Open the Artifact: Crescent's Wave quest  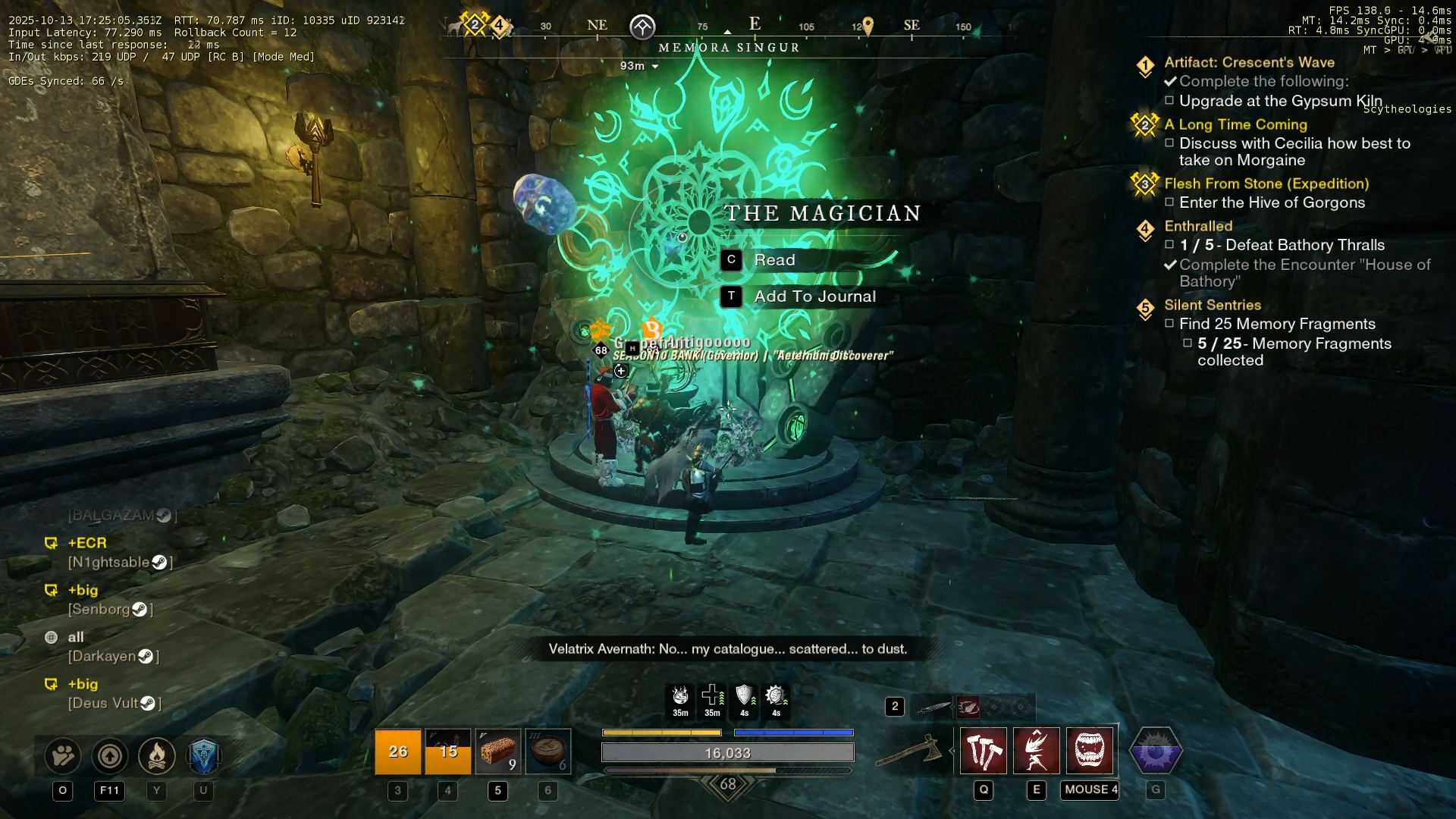pos(1249,62)
